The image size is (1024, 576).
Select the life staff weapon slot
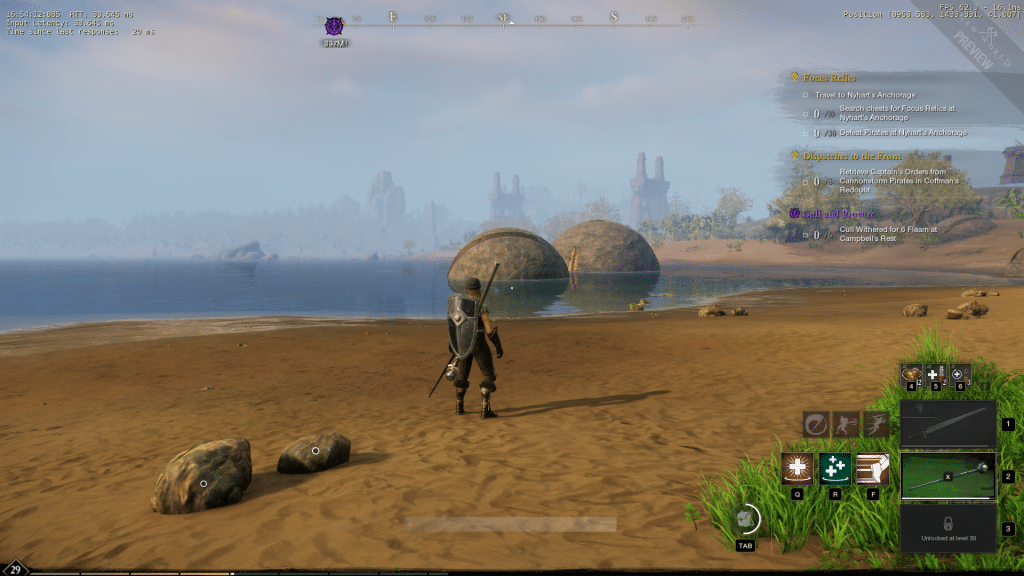947,476
